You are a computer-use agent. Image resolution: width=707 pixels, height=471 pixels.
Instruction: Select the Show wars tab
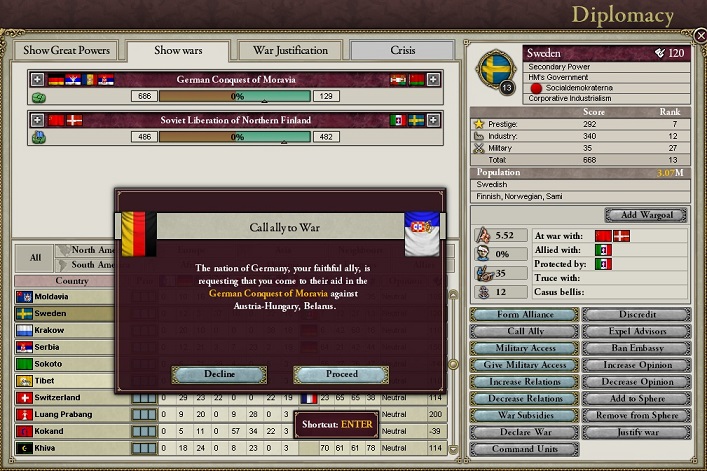click(180, 51)
